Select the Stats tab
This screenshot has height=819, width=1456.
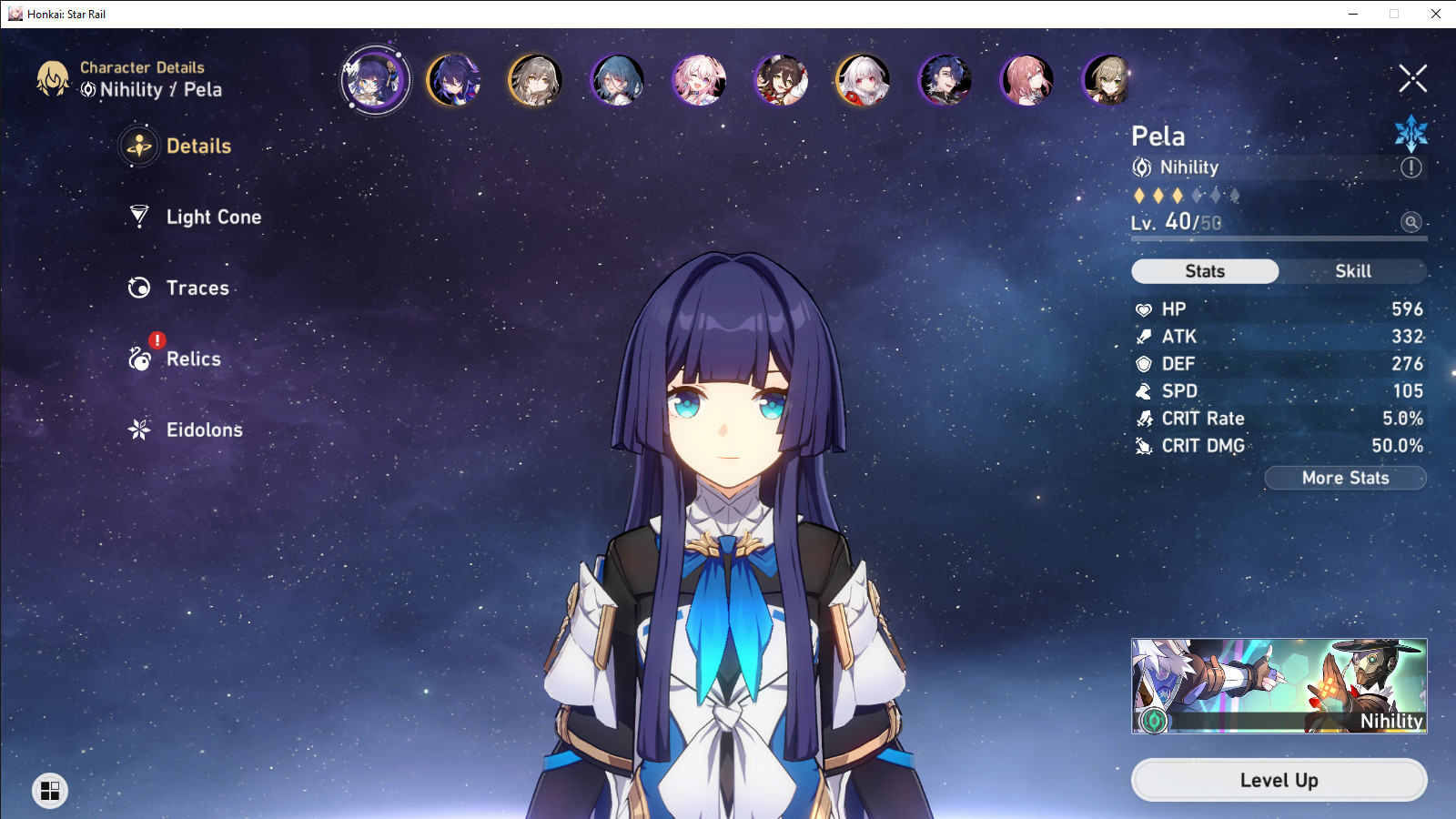[x=1205, y=270]
